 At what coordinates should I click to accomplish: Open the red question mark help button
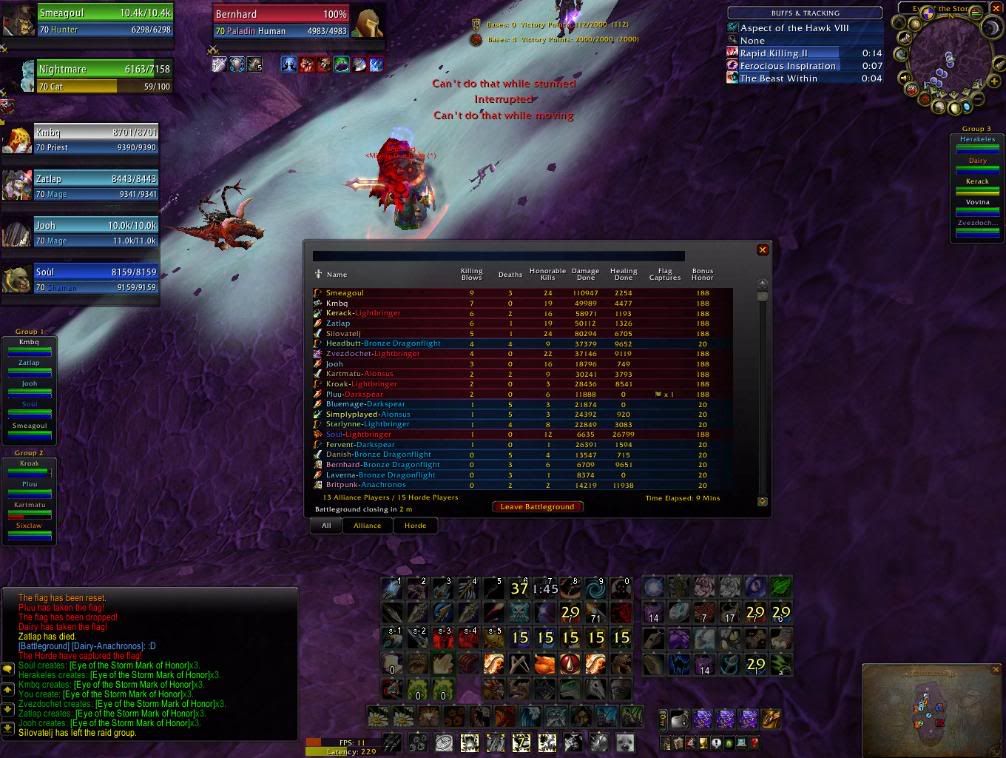pyautogui.click(x=754, y=742)
